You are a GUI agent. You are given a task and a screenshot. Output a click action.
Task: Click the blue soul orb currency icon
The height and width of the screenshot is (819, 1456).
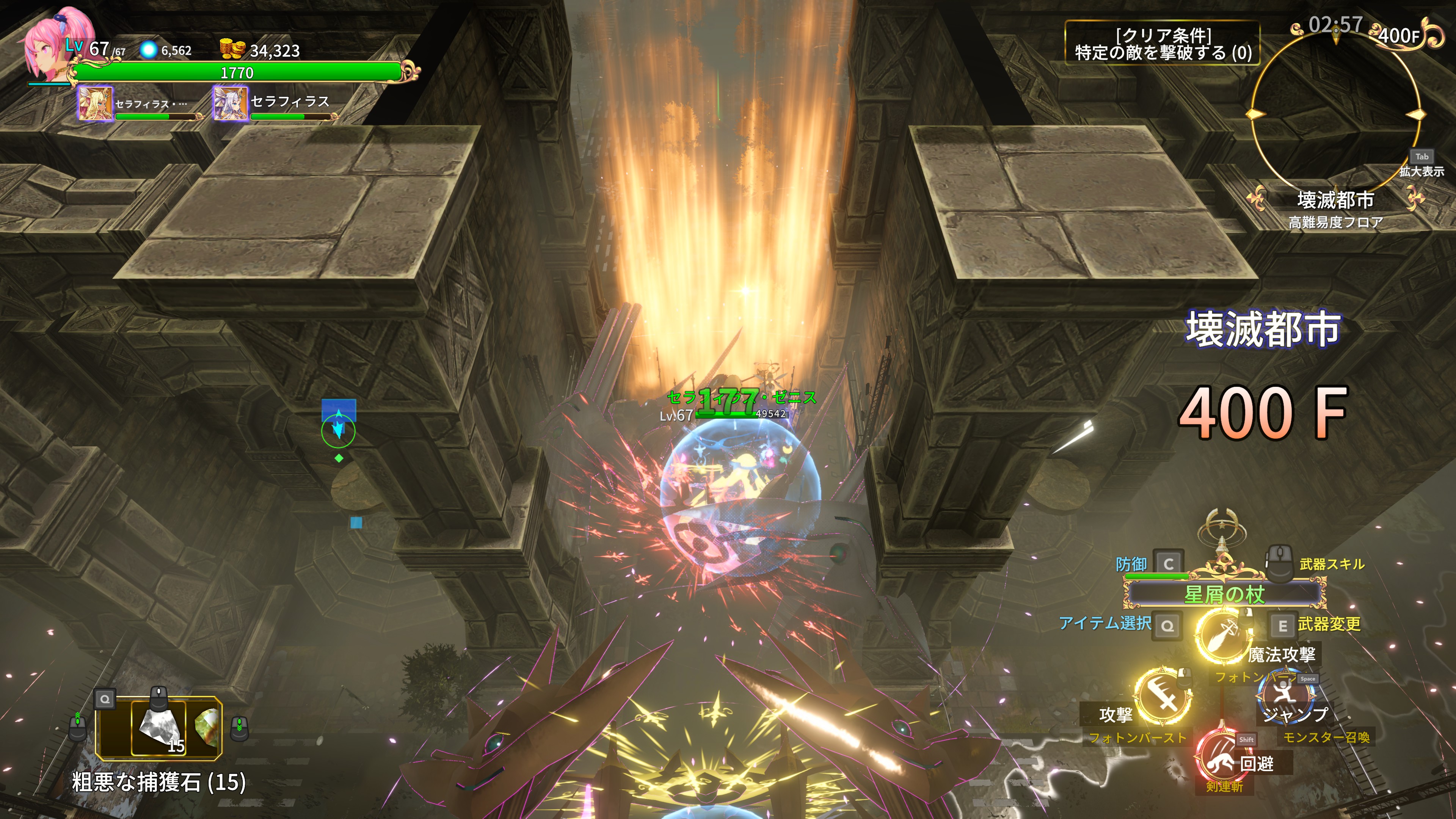click(148, 50)
